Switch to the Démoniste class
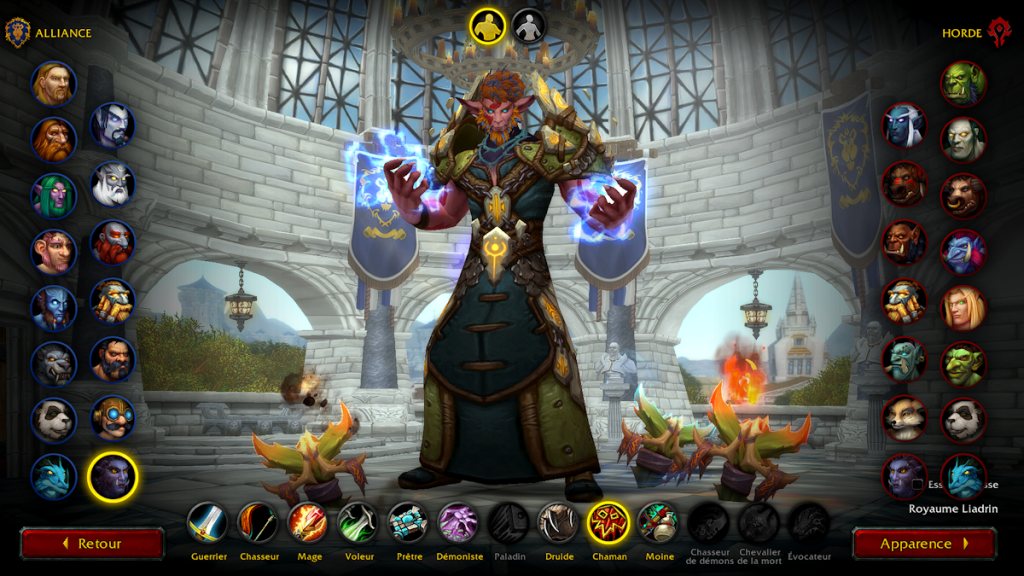Screen dimensions: 1024x576 tap(458, 522)
